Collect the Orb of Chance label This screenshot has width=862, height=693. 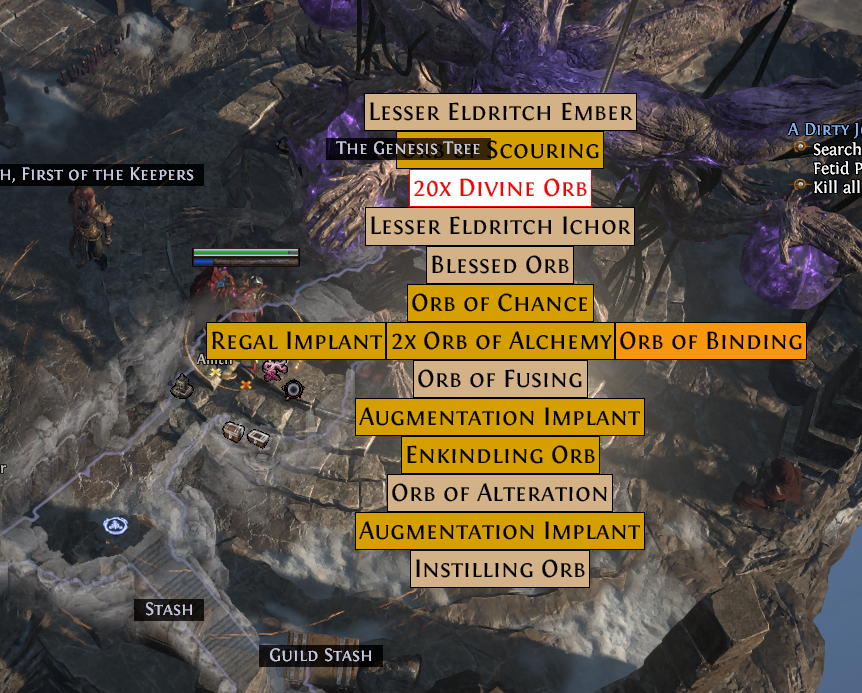pos(500,303)
